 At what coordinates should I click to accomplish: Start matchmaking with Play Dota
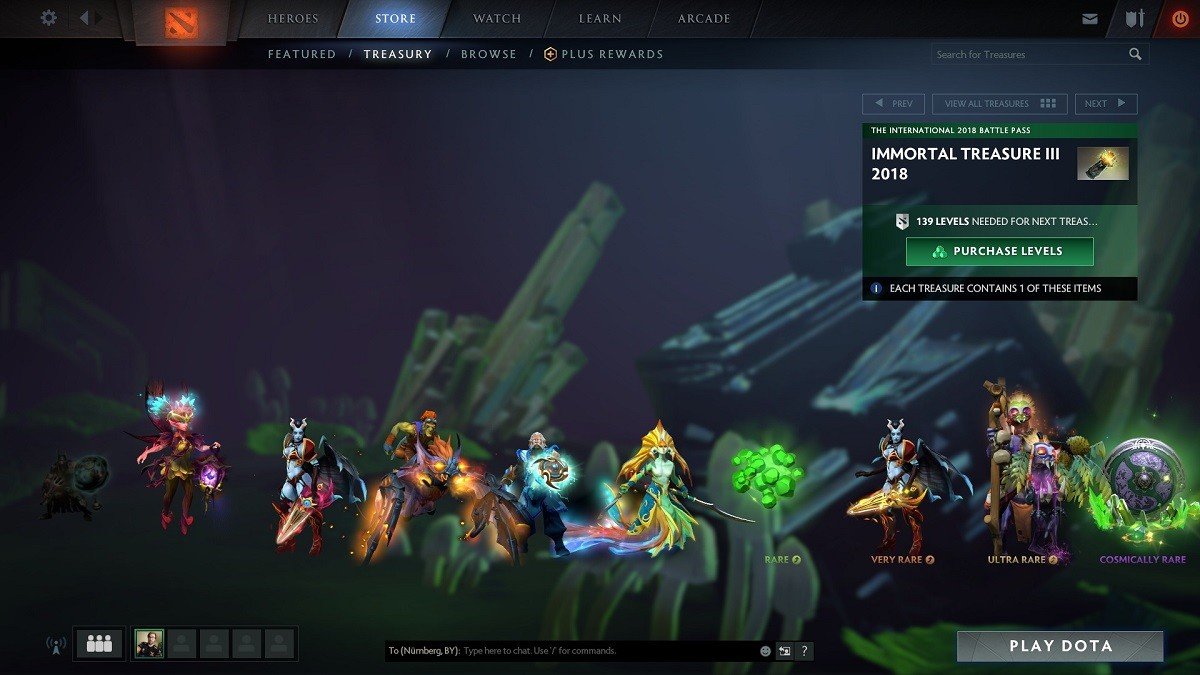1060,646
